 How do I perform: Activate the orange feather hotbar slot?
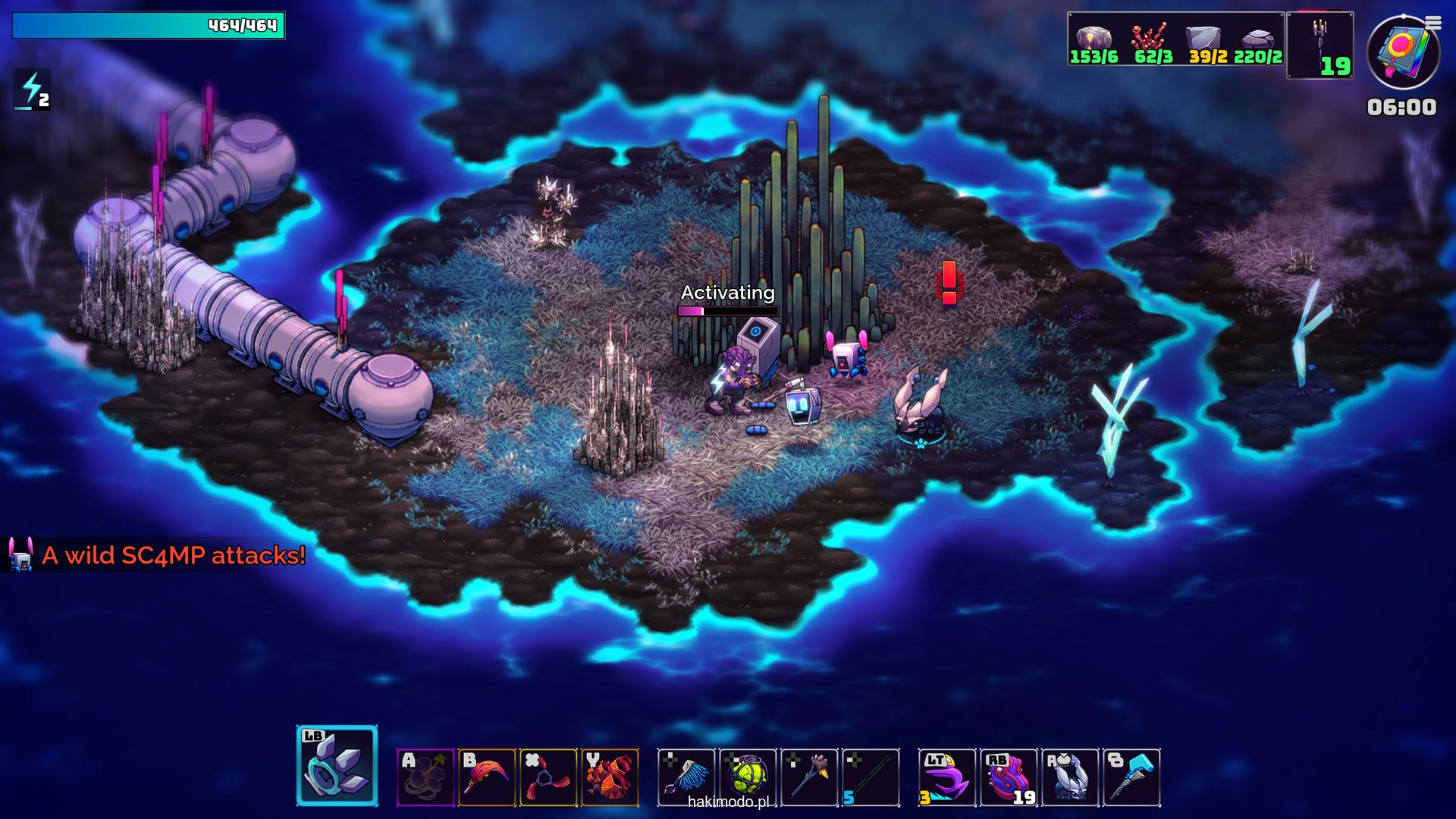click(487, 777)
